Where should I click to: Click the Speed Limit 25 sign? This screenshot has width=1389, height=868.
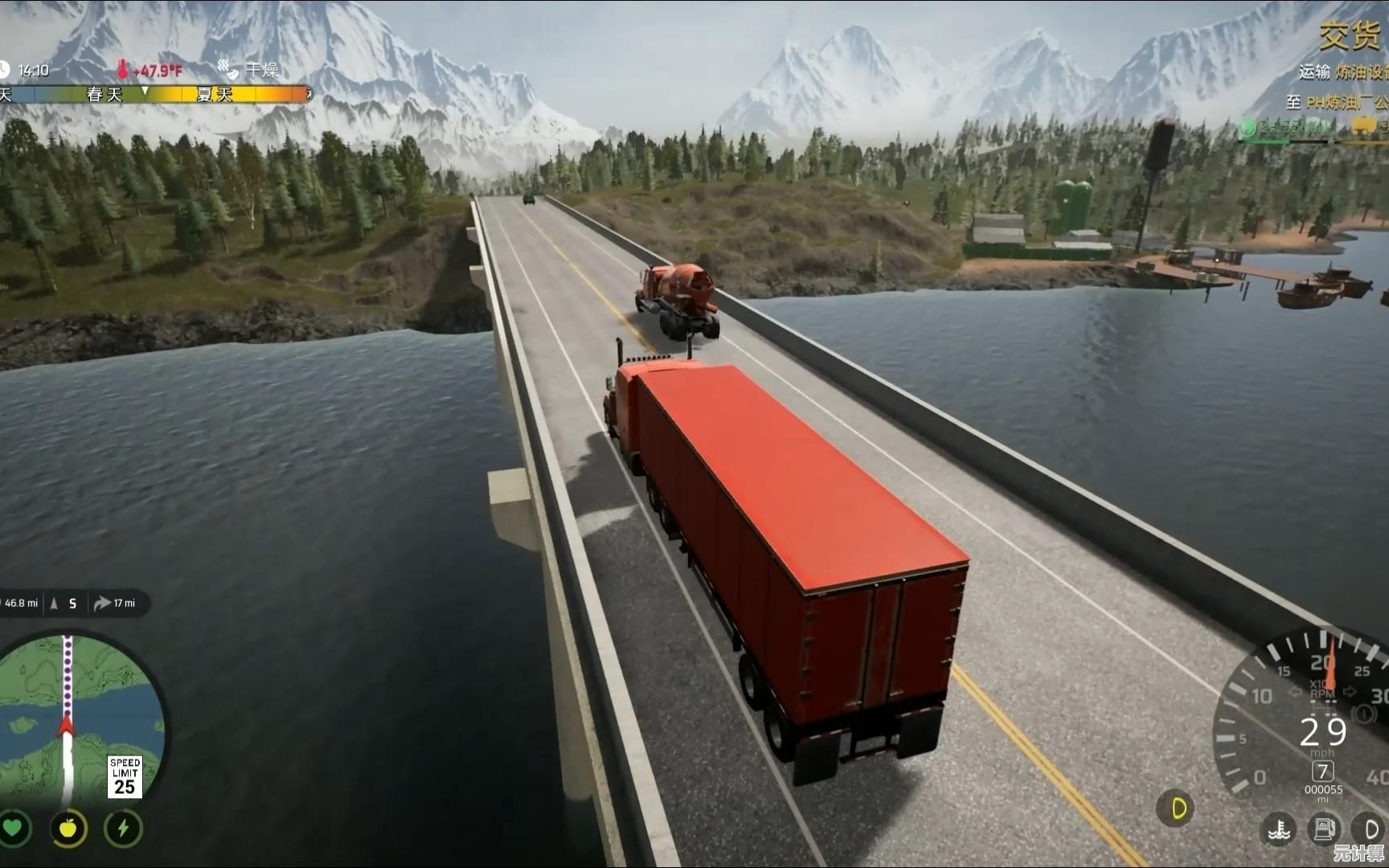coord(125,776)
